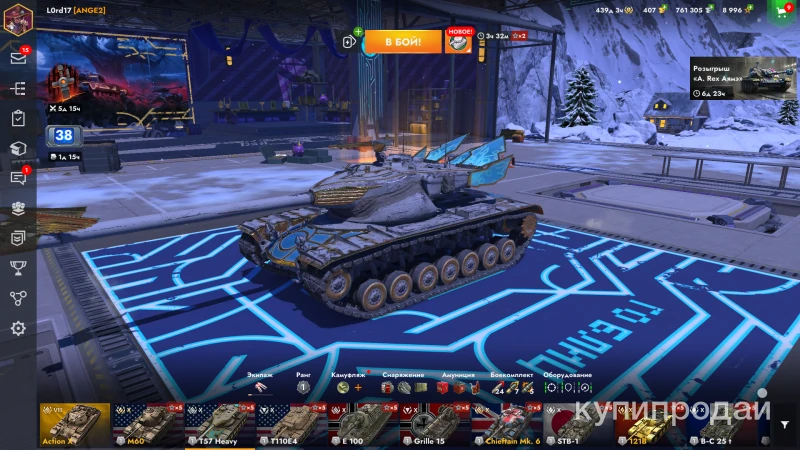Select the M60 tank in the carousel
The height and width of the screenshot is (450, 800).
click(147, 424)
